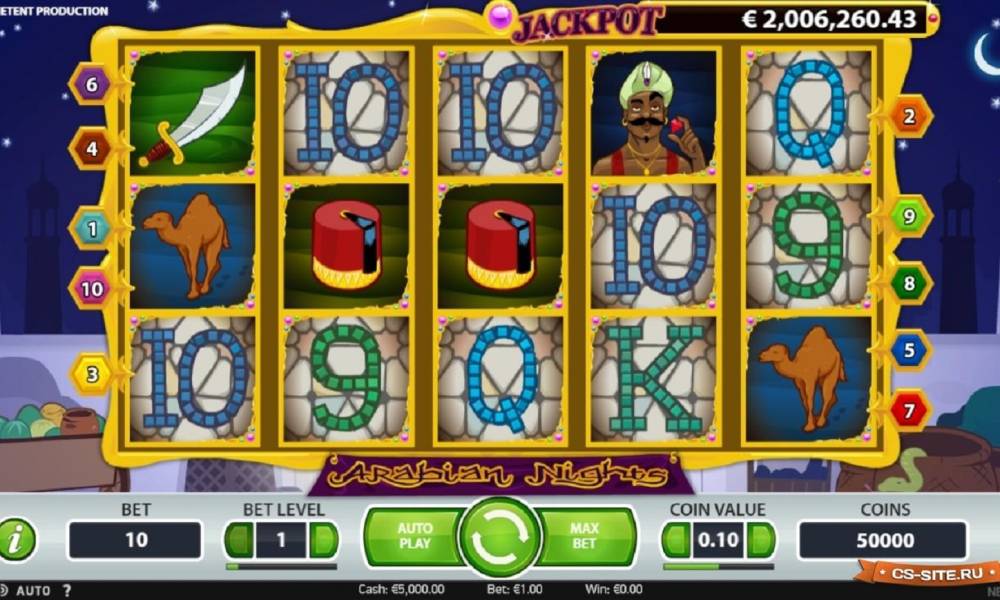
Task: Lower the coin value
Action: pyautogui.click(x=677, y=541)
